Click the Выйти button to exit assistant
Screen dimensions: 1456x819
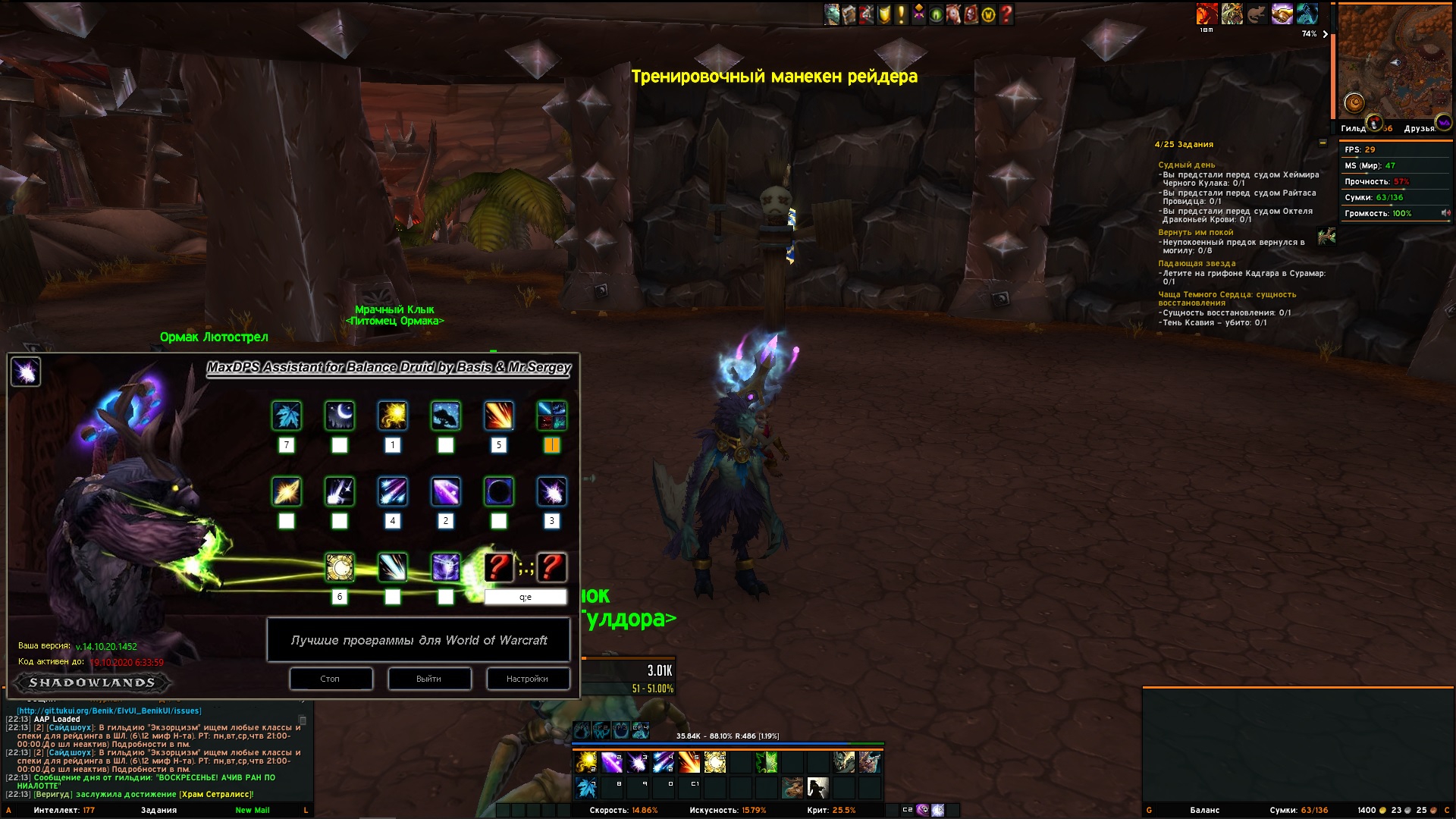429,679
